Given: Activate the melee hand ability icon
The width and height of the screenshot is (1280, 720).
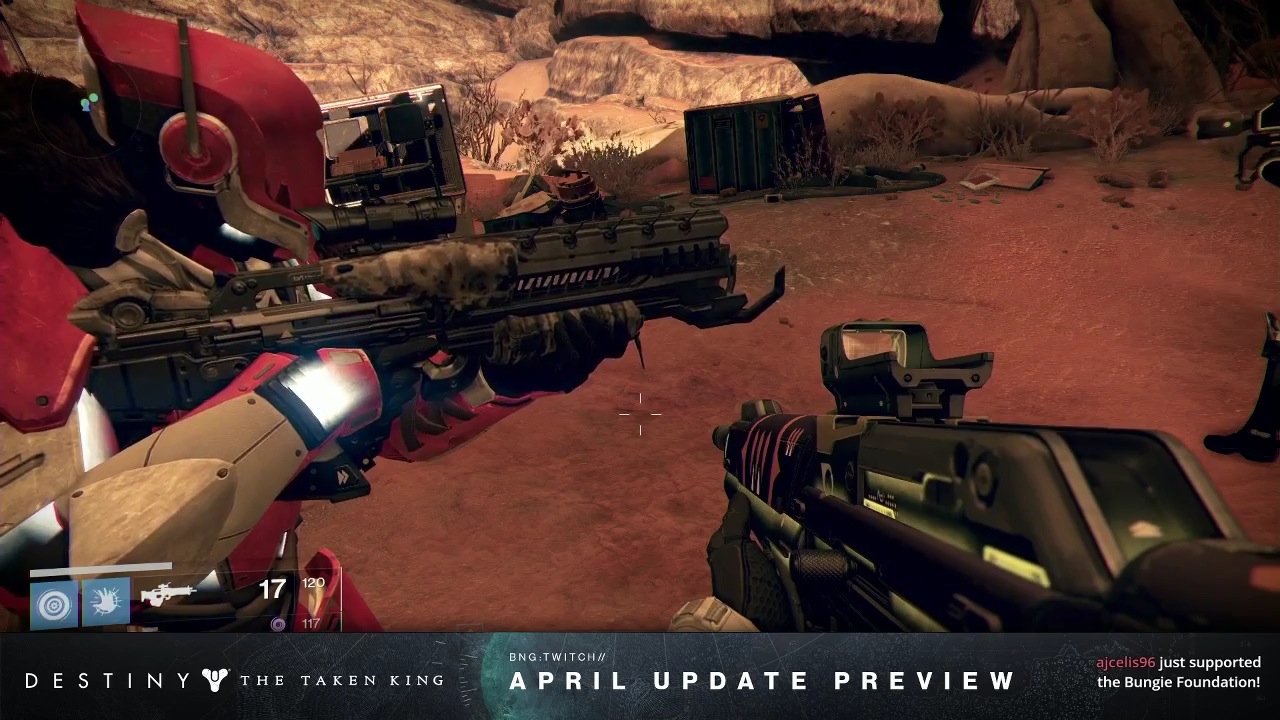Looking at the screenshot, I should coord(105,603).
